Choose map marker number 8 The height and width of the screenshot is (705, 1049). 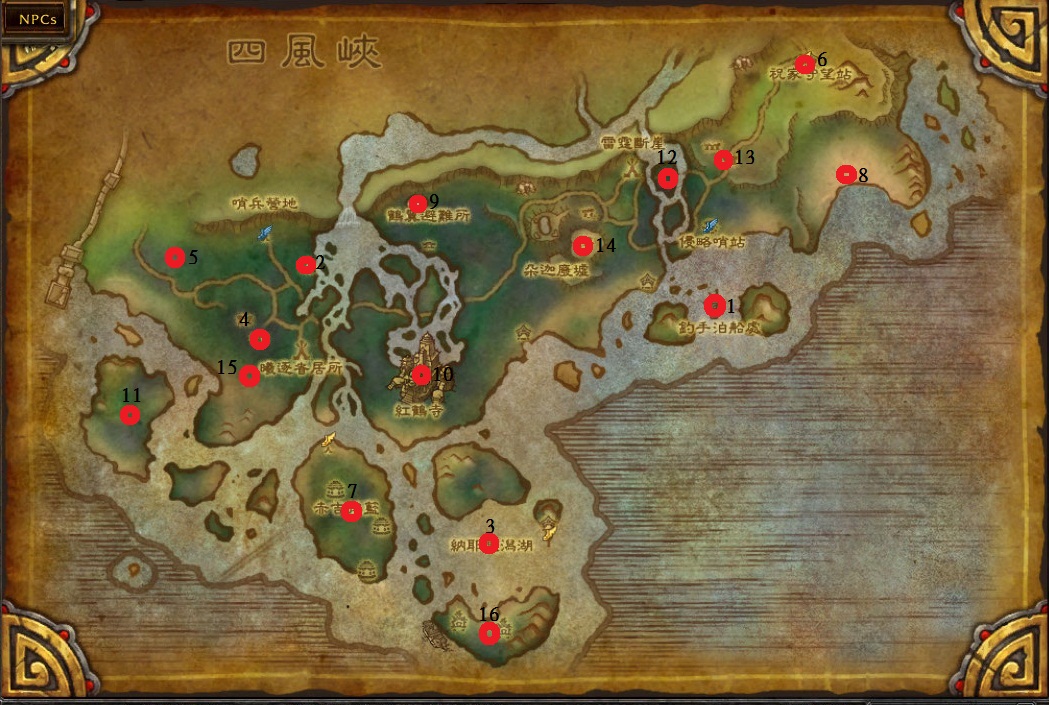pos(846,174)
